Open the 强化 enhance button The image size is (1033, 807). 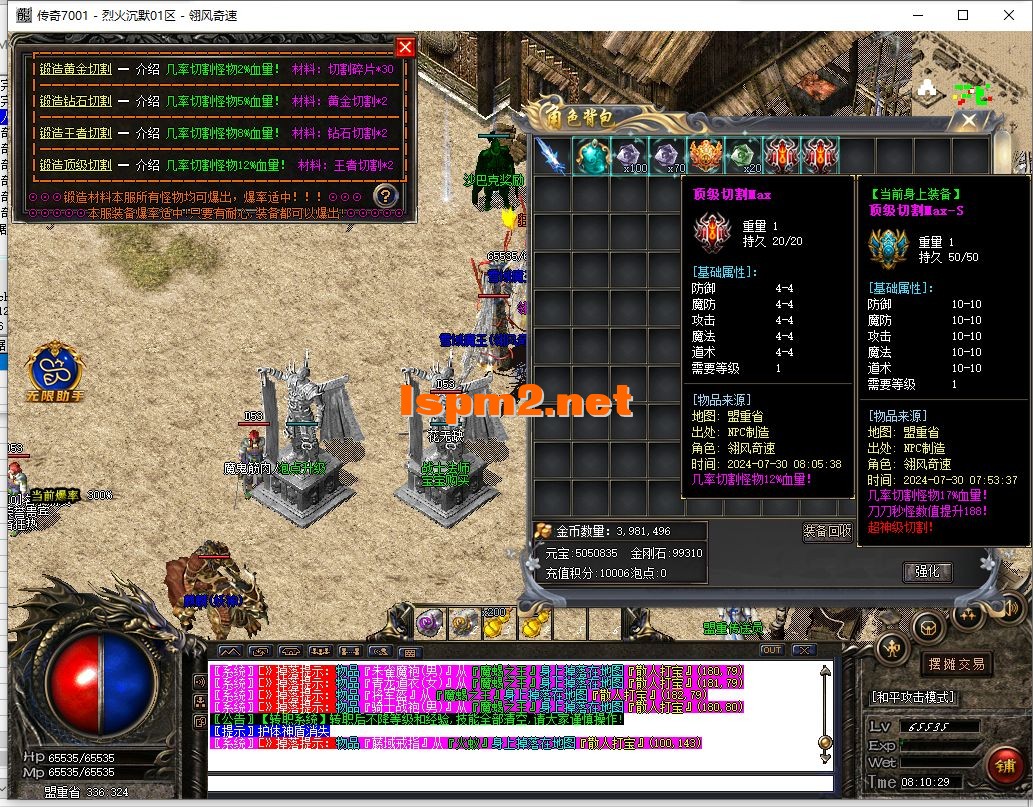[927, 572]
